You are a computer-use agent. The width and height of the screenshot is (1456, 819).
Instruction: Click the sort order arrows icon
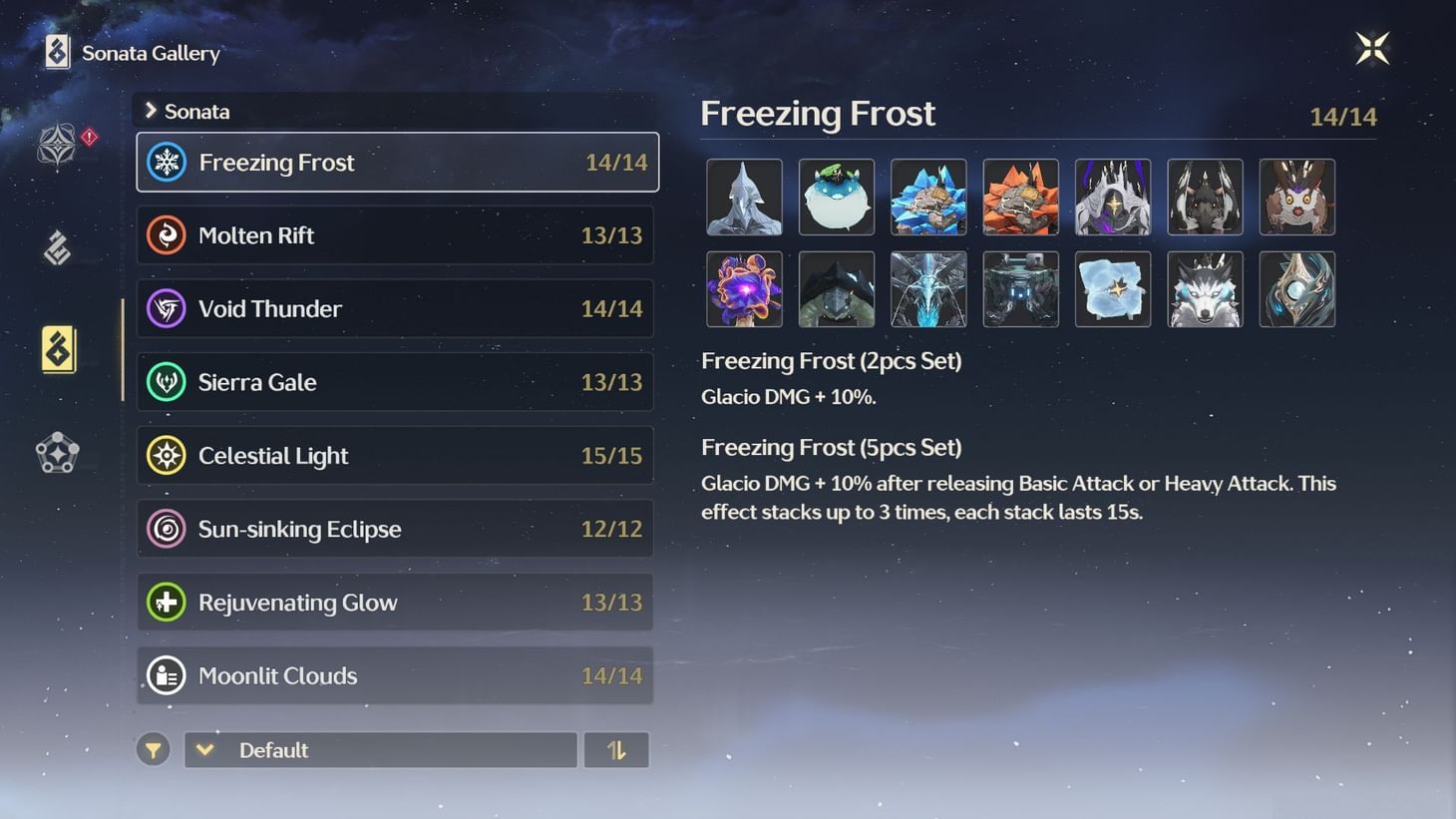point(616,749)
